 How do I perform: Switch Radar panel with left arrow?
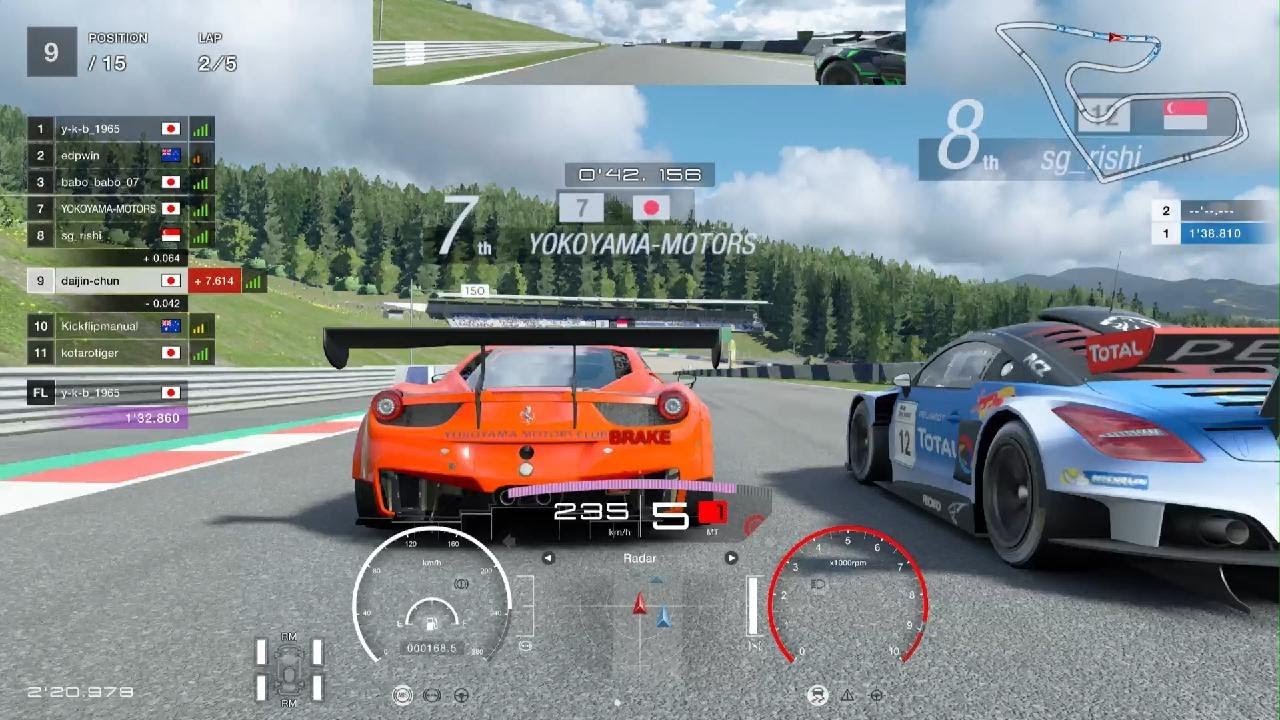(x=548, y=558)
